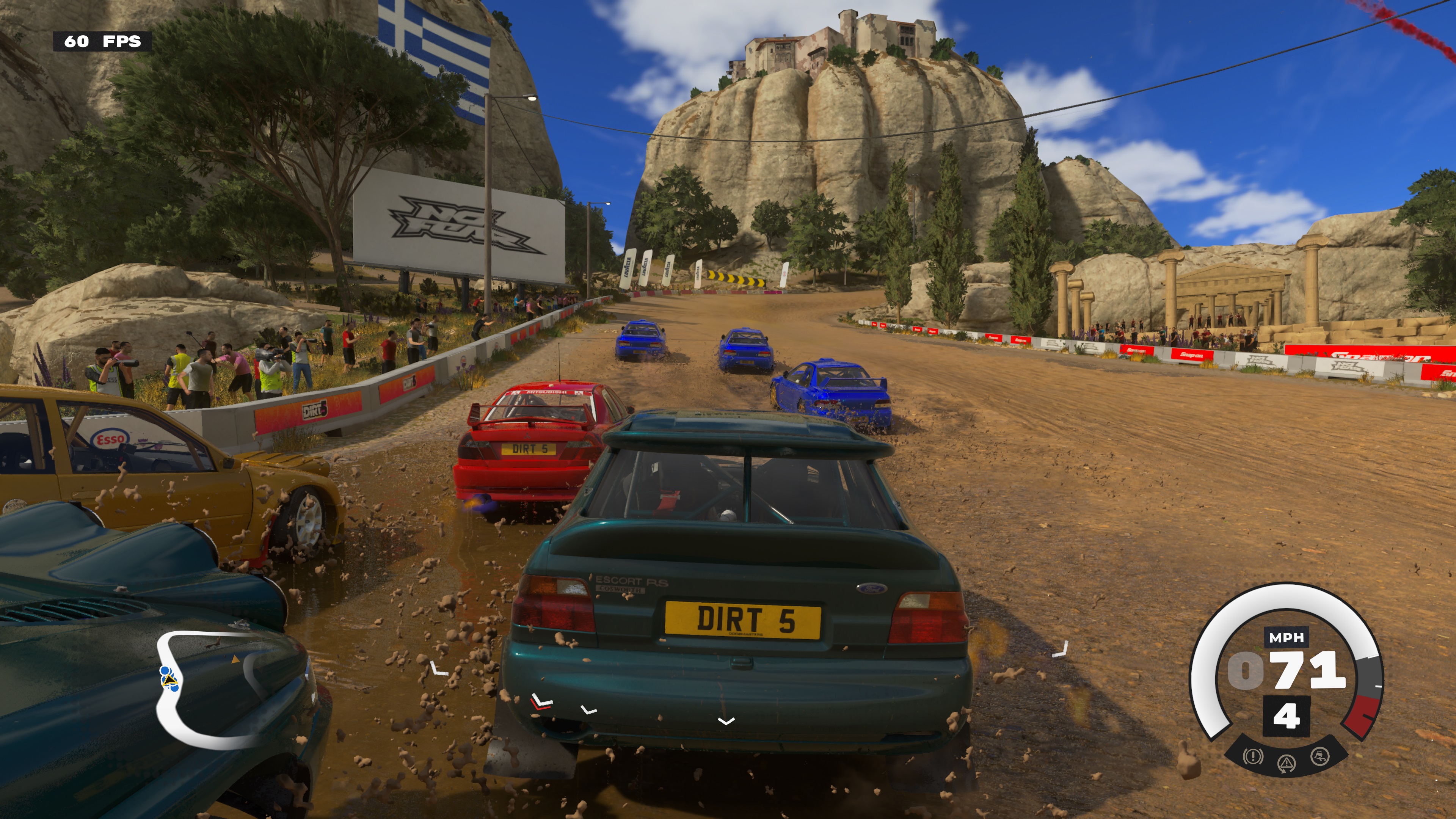1456x819 pixels.
Task: Toggle the traction control skidding-car icon
Action: (1320, 756)
